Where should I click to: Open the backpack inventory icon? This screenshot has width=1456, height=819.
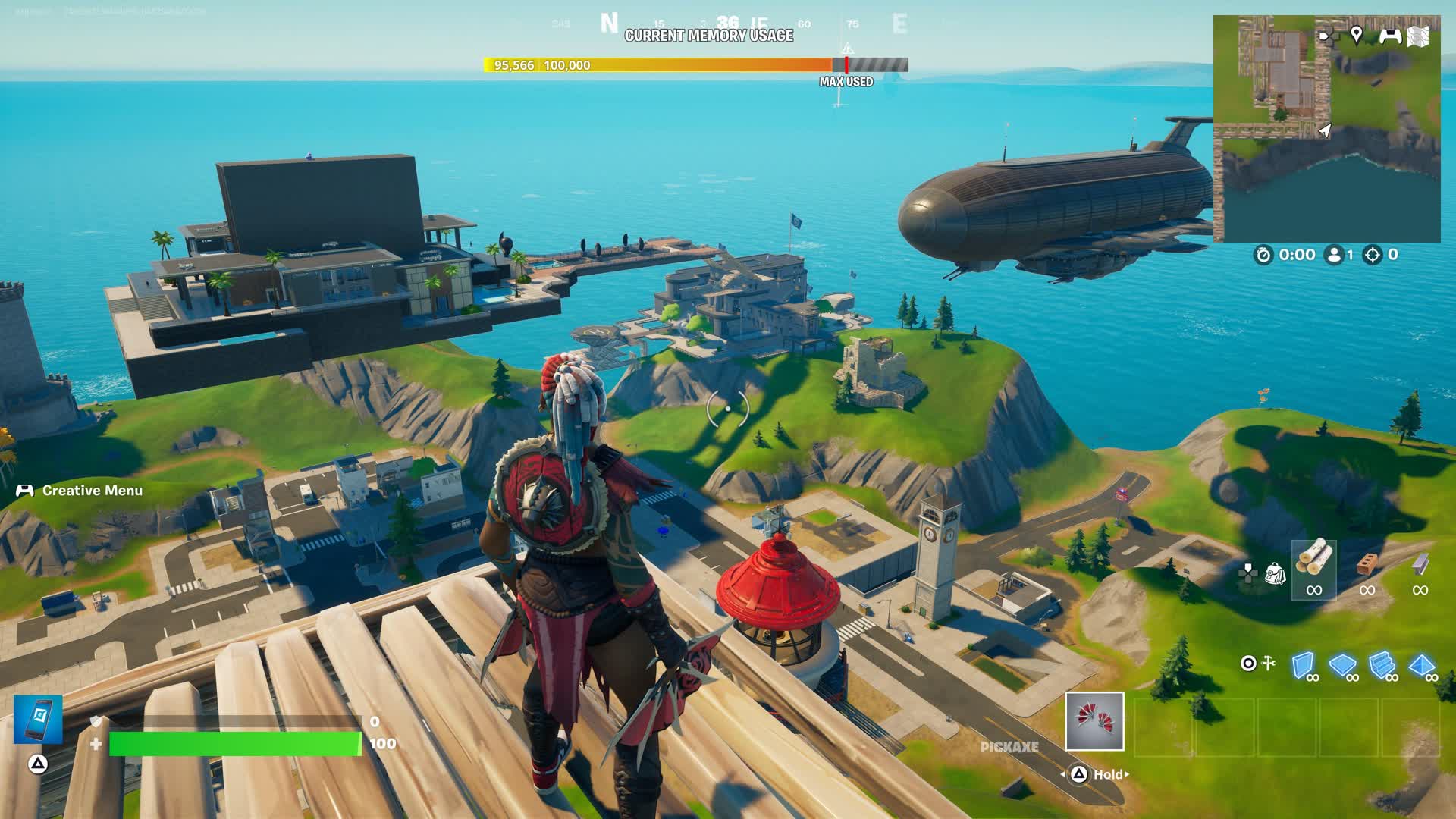point(1276,573)
